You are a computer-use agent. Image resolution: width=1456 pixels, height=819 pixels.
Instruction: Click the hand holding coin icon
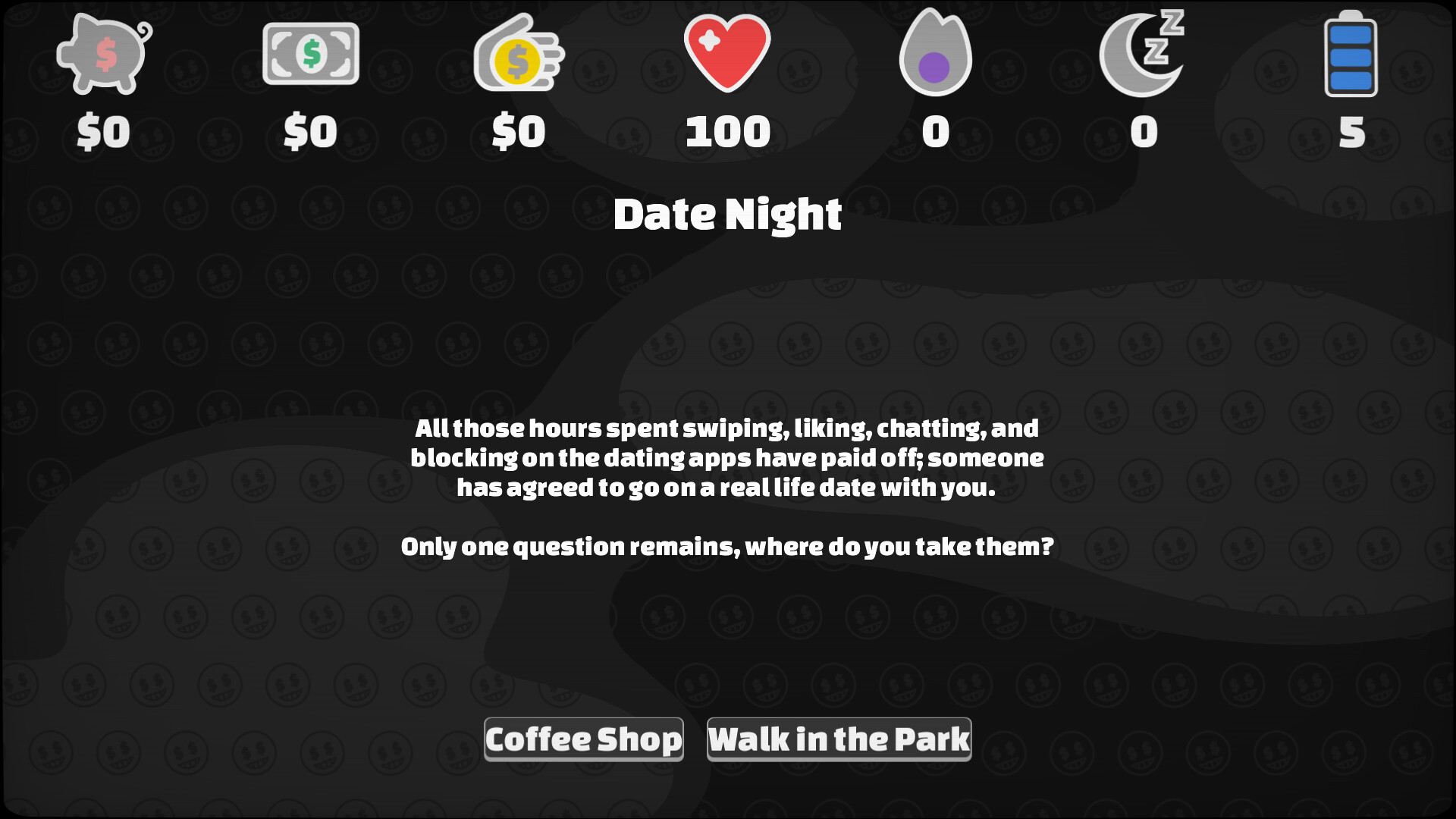click(x=518, y=53)
